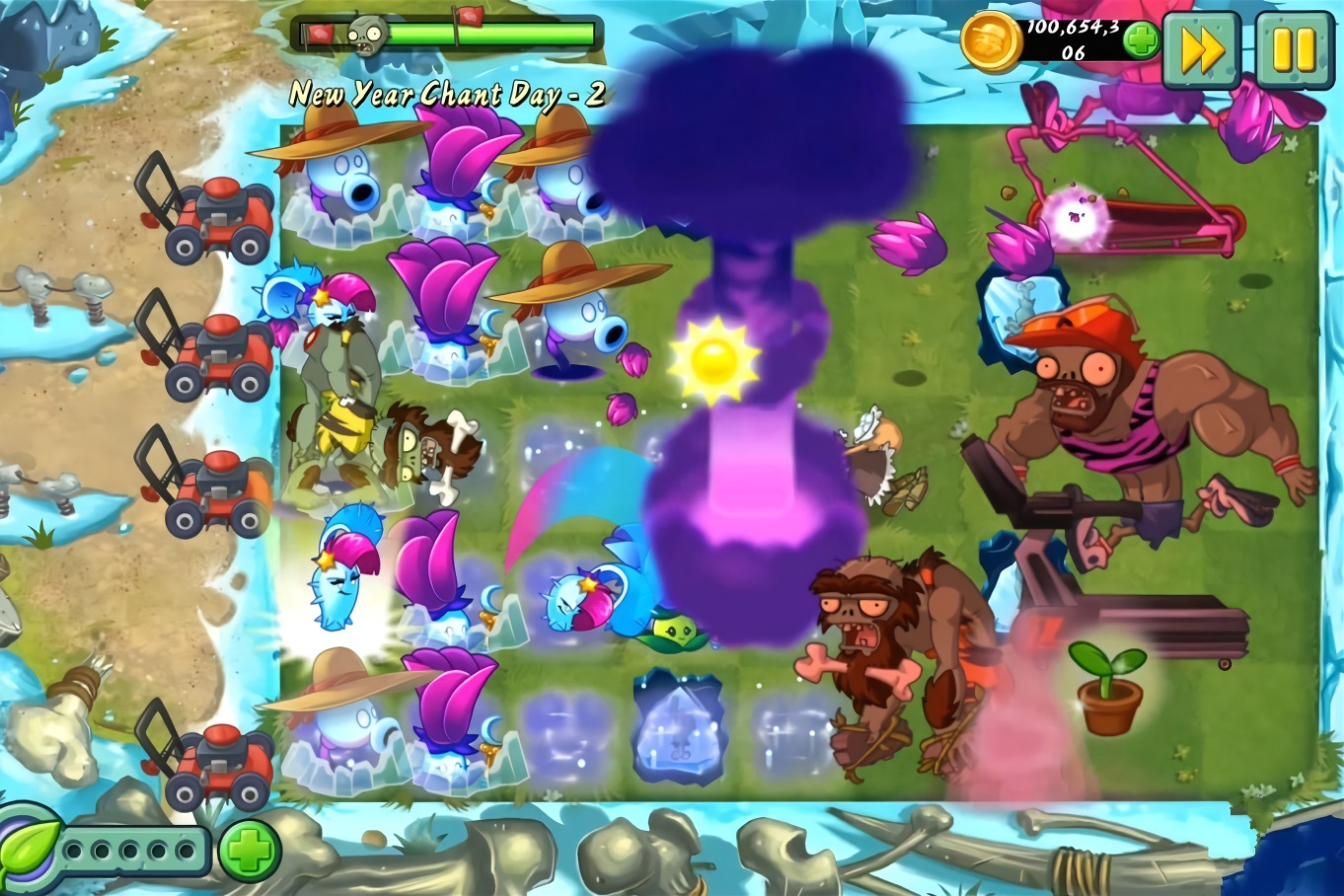Buy more coins with green plus
This screenshot has width=1344, height=896.
pos(1142,42)
